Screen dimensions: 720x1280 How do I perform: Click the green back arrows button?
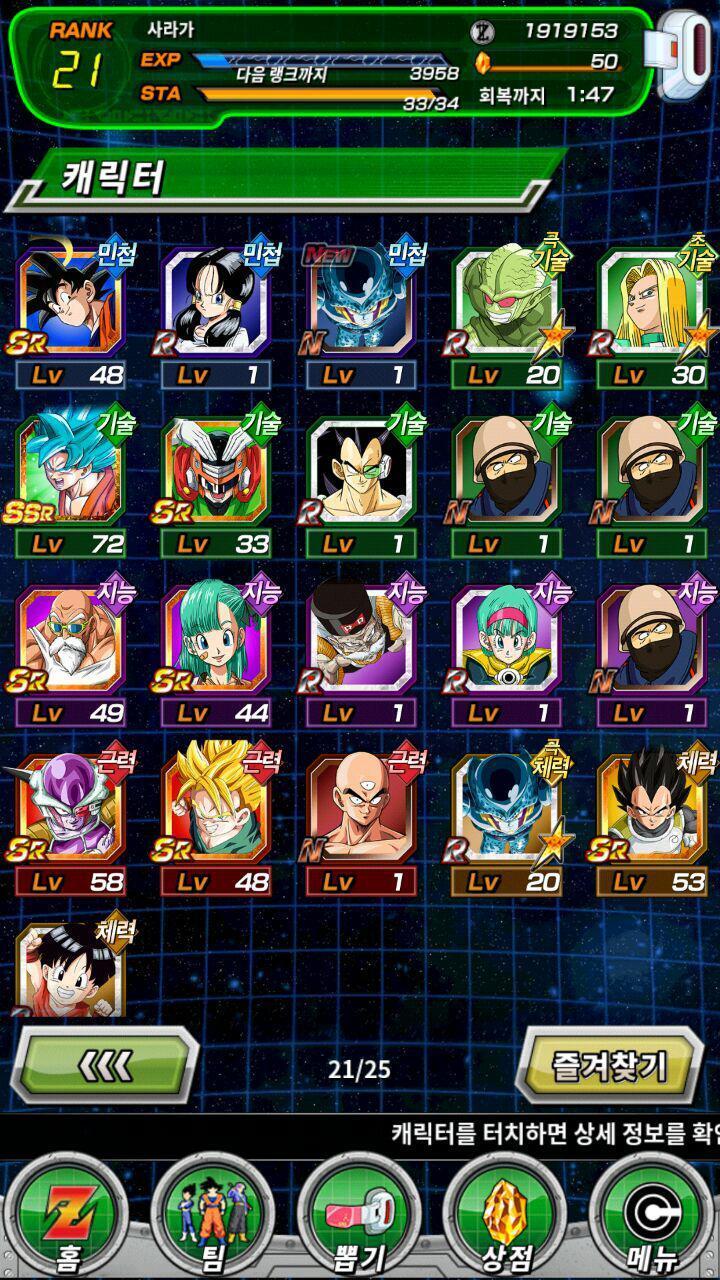coord(105,1065)
